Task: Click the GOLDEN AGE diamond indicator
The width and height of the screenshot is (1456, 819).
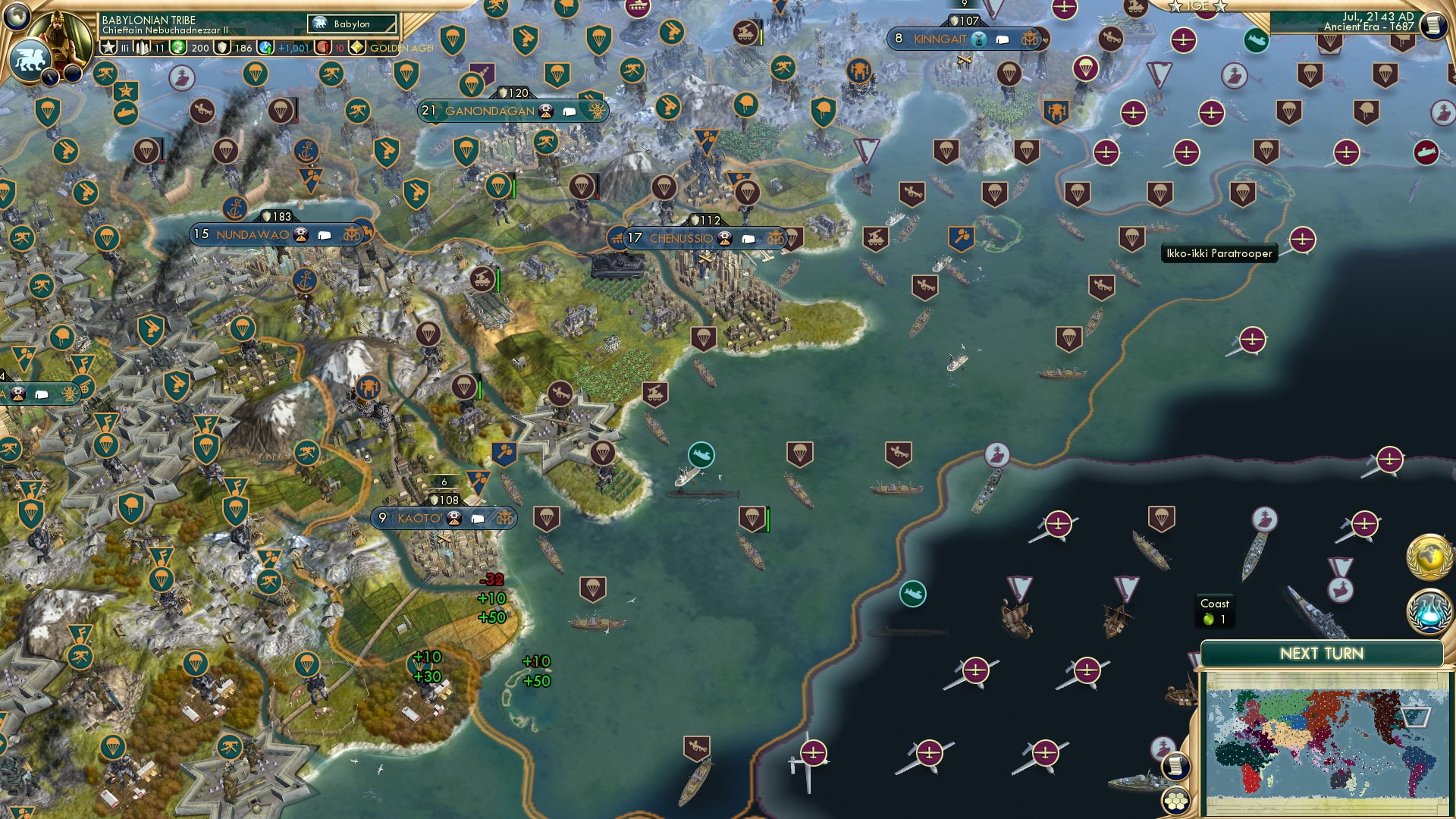Action: (x=356, y=47)
